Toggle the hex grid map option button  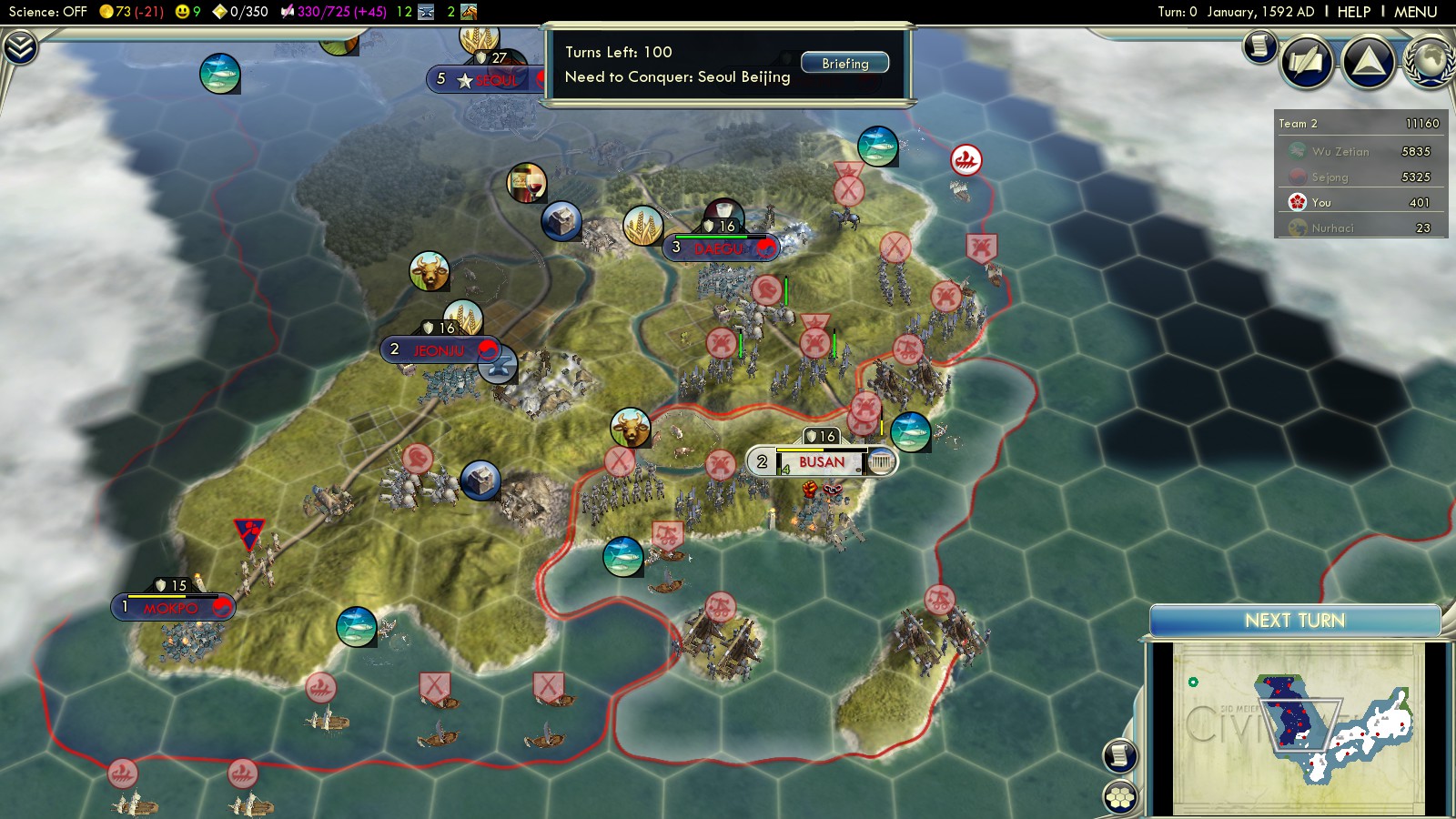(x=1120, y=797)
